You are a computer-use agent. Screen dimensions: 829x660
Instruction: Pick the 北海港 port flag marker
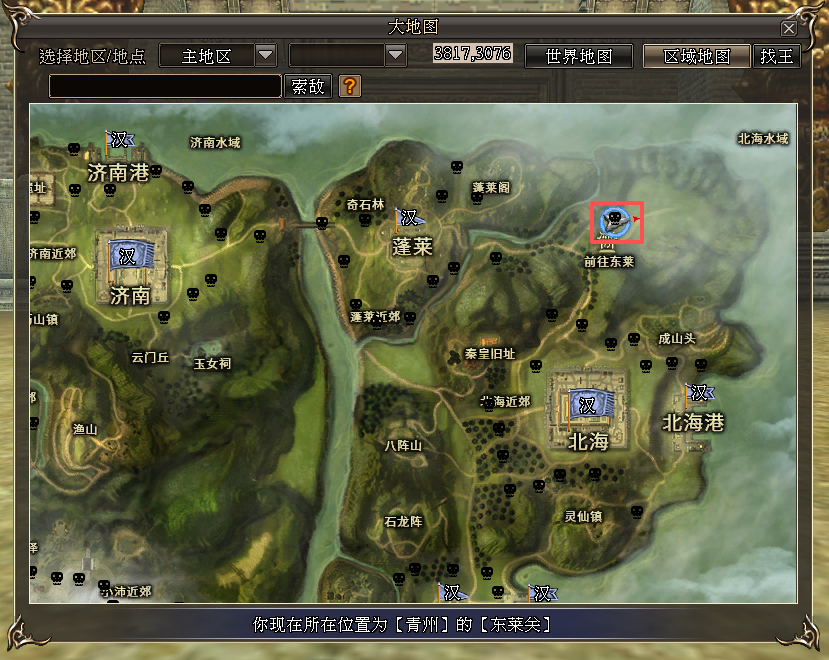coord(699,393)
